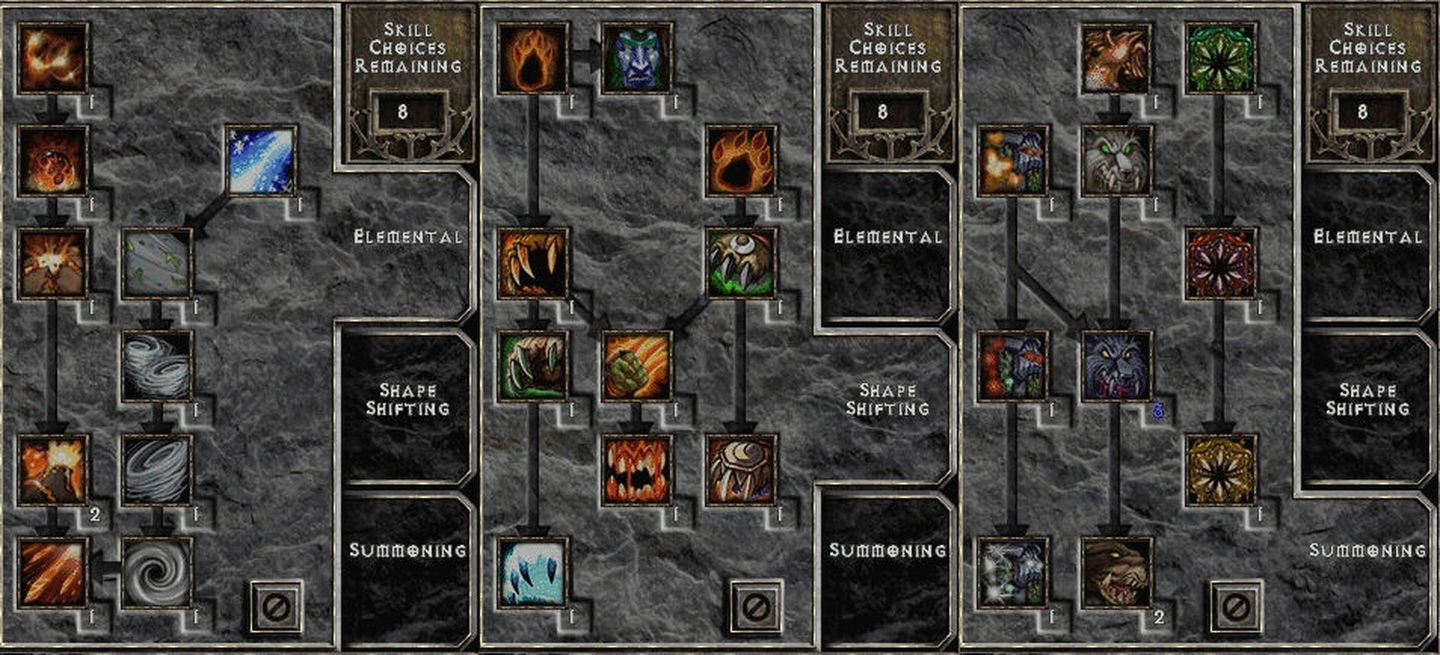1440x655 pixels.
Task: Choose the Fissure skill
Action: tap(53, 263)
